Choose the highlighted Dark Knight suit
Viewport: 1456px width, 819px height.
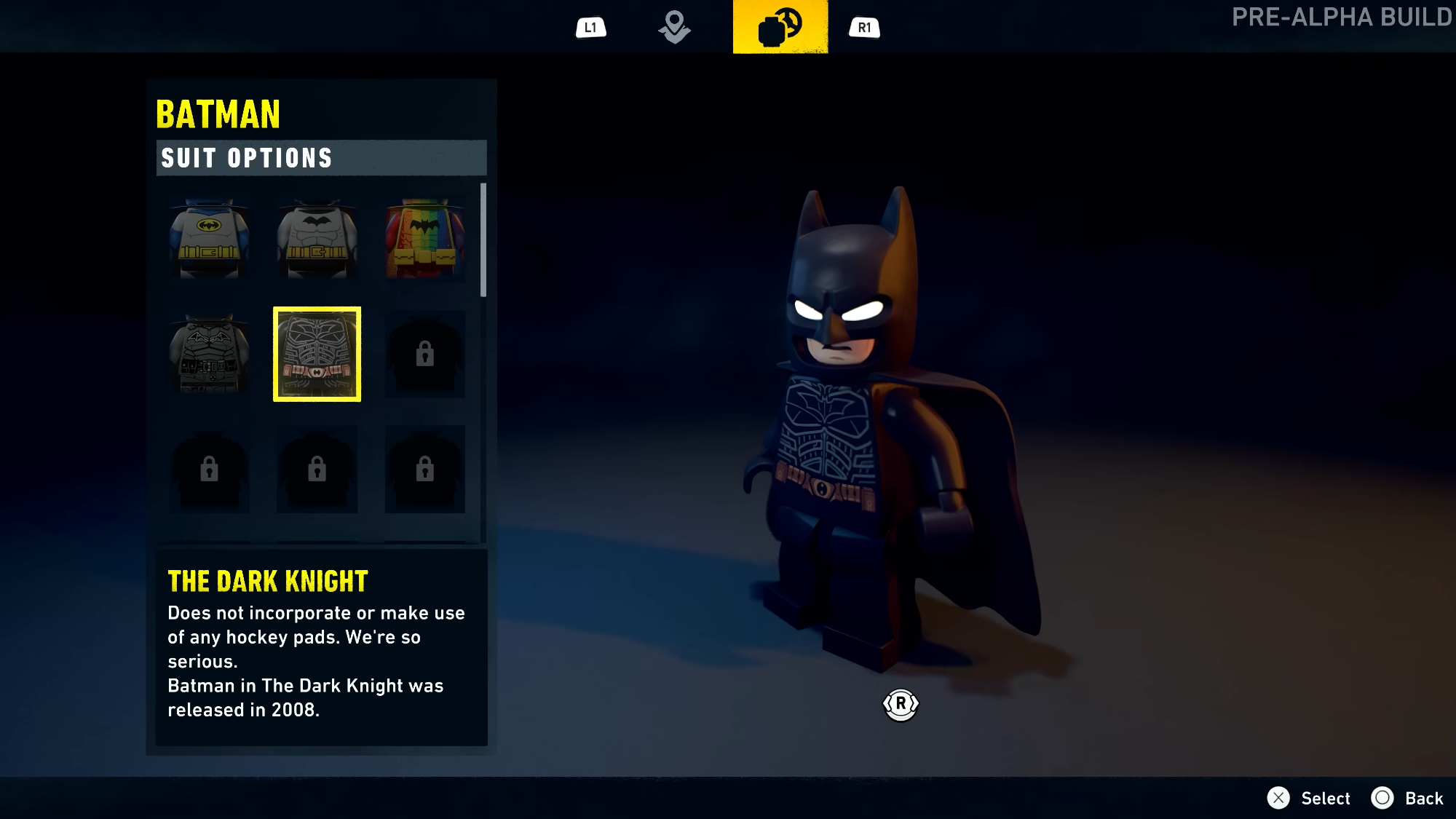click(317, 354)
